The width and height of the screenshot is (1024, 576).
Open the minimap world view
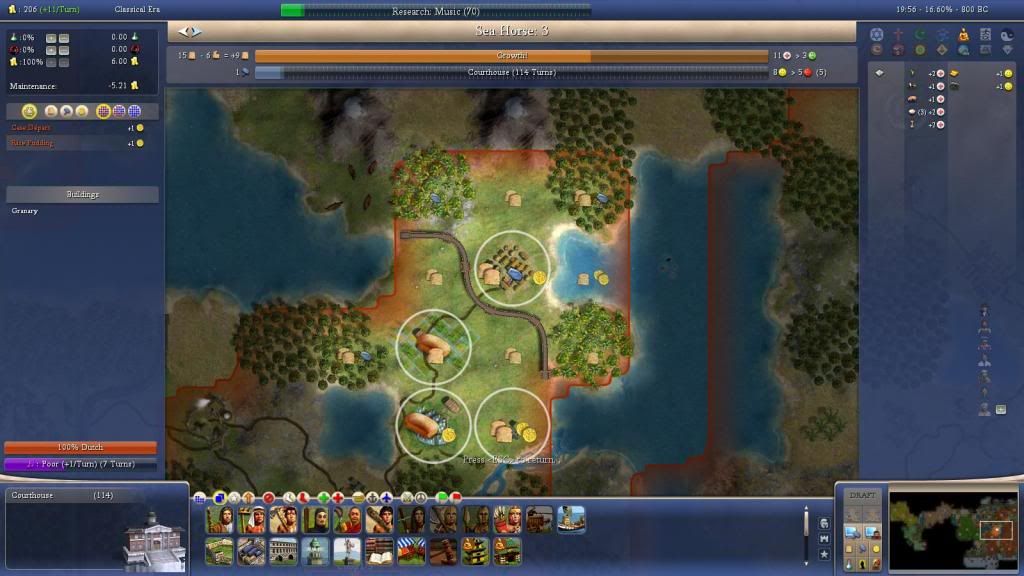(x=951, y=528)
